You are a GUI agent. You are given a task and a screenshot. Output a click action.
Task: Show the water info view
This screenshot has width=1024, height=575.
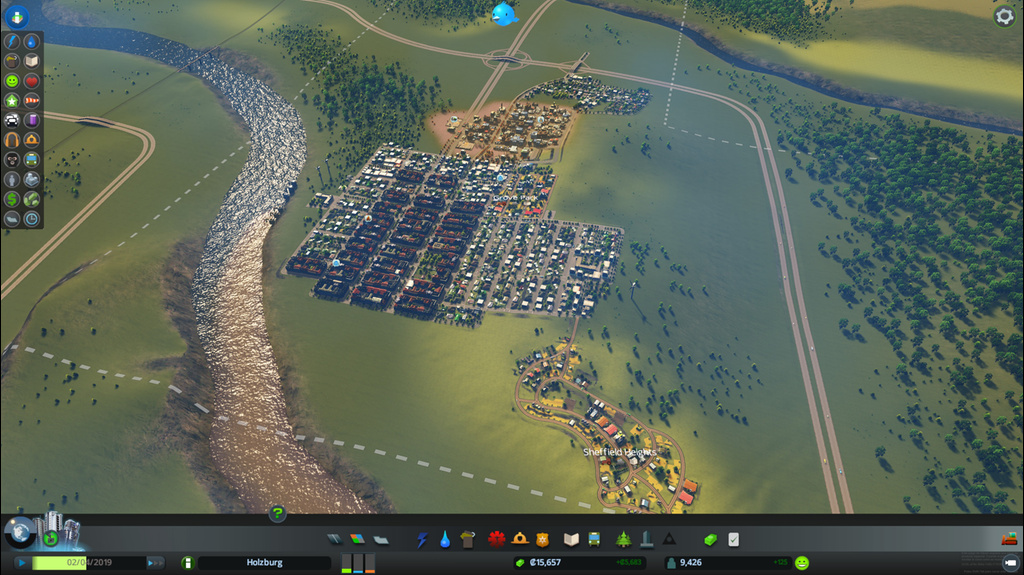coord(32,42)
